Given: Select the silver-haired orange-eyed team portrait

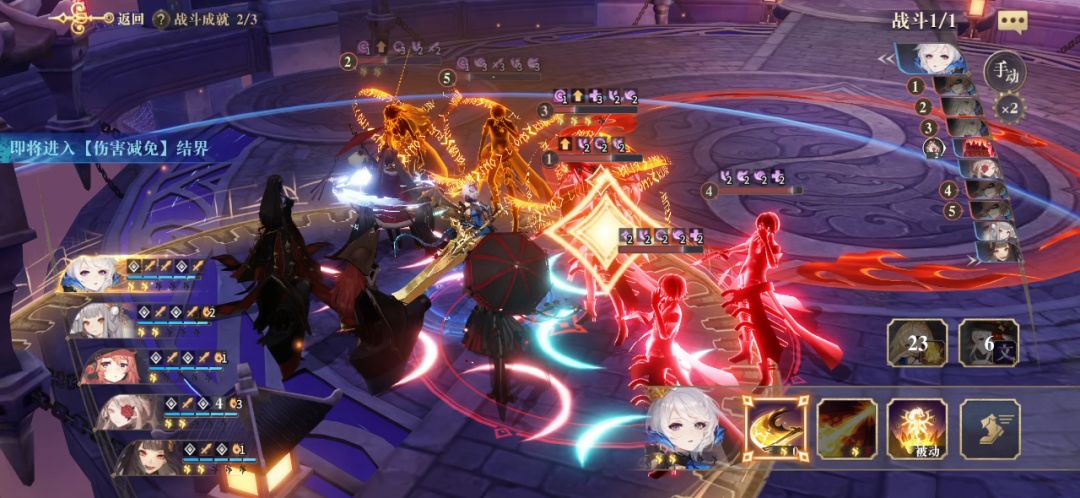Looking at the screenshot, I should pyautogui.click(x=101, y=320).
